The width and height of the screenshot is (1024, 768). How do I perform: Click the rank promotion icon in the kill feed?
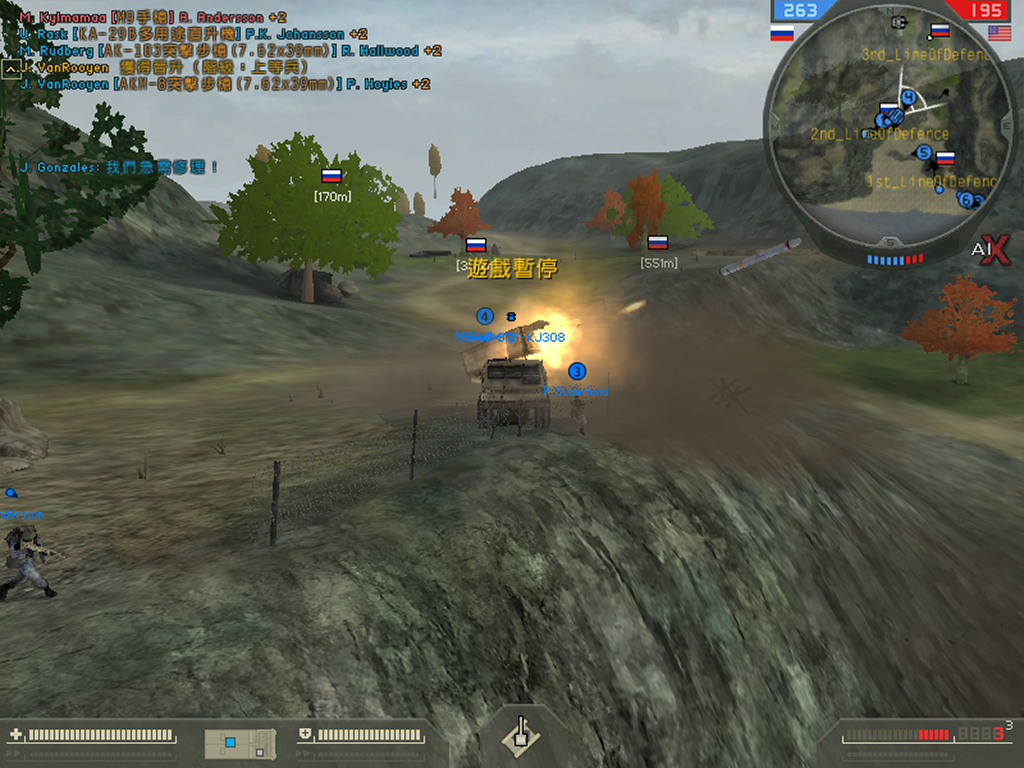[x=10, y=68]
